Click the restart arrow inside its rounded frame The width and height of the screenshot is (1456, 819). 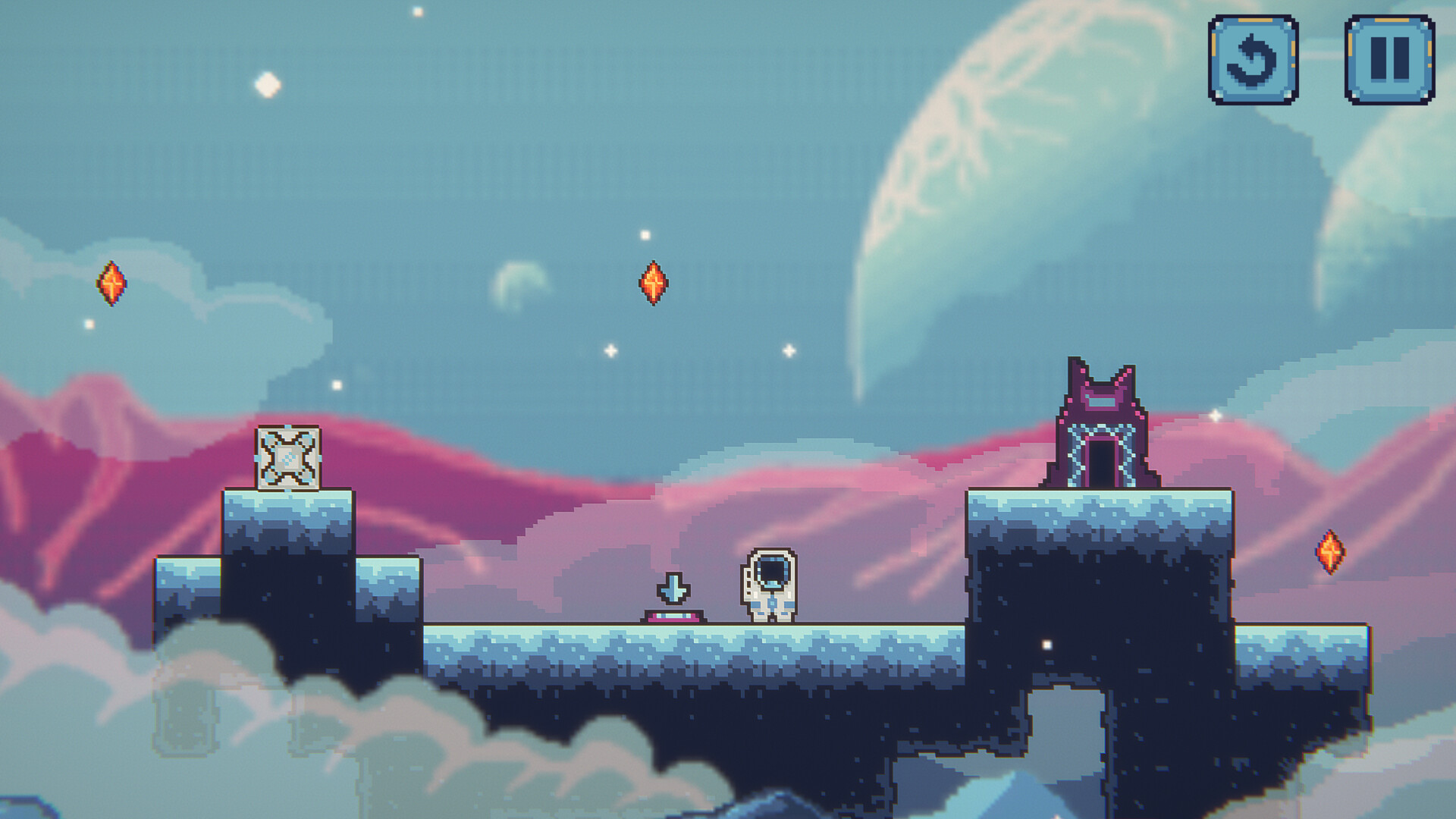tap(1254, 57)
